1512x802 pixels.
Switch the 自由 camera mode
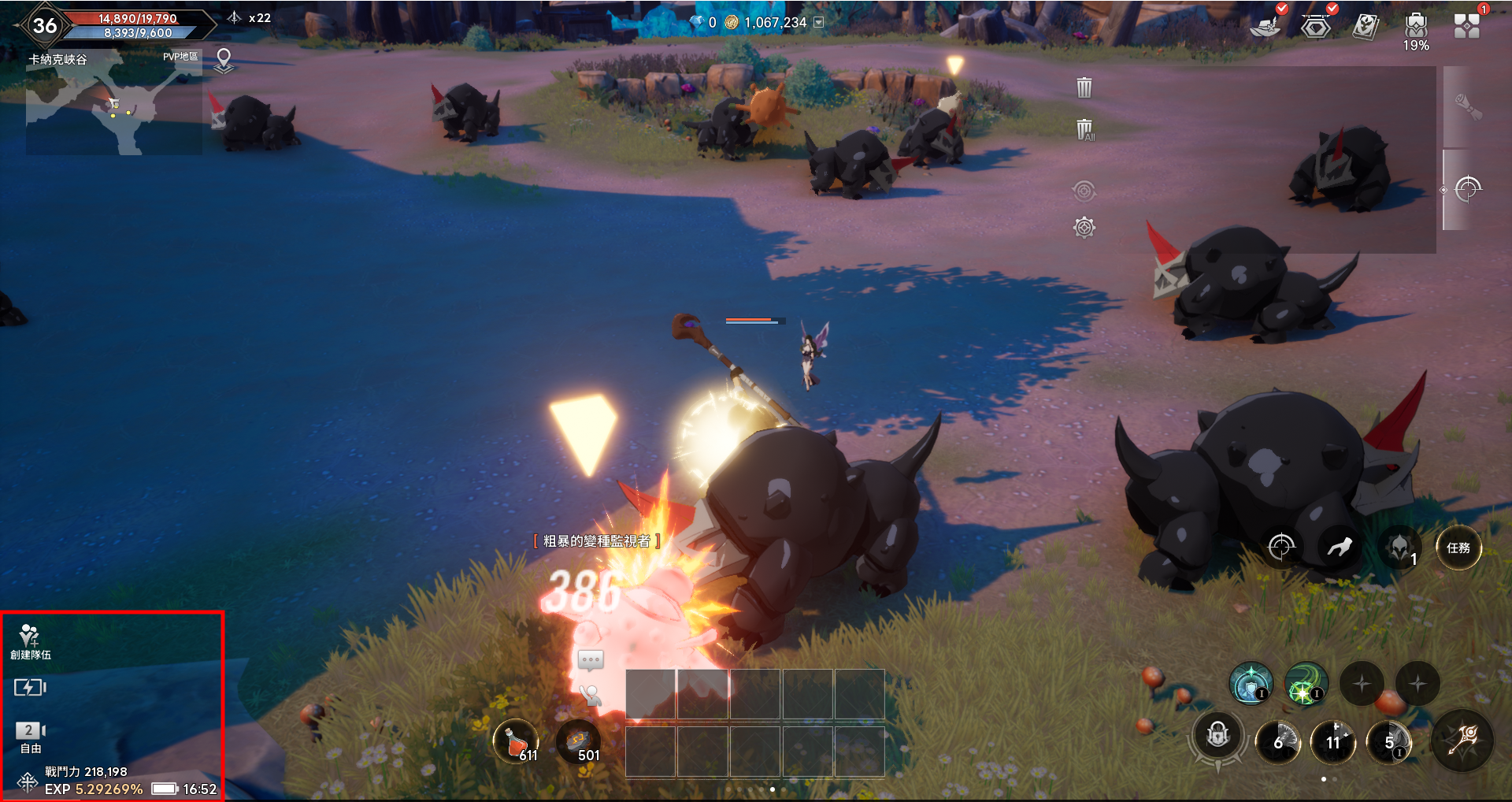click(x=30, y=736)
